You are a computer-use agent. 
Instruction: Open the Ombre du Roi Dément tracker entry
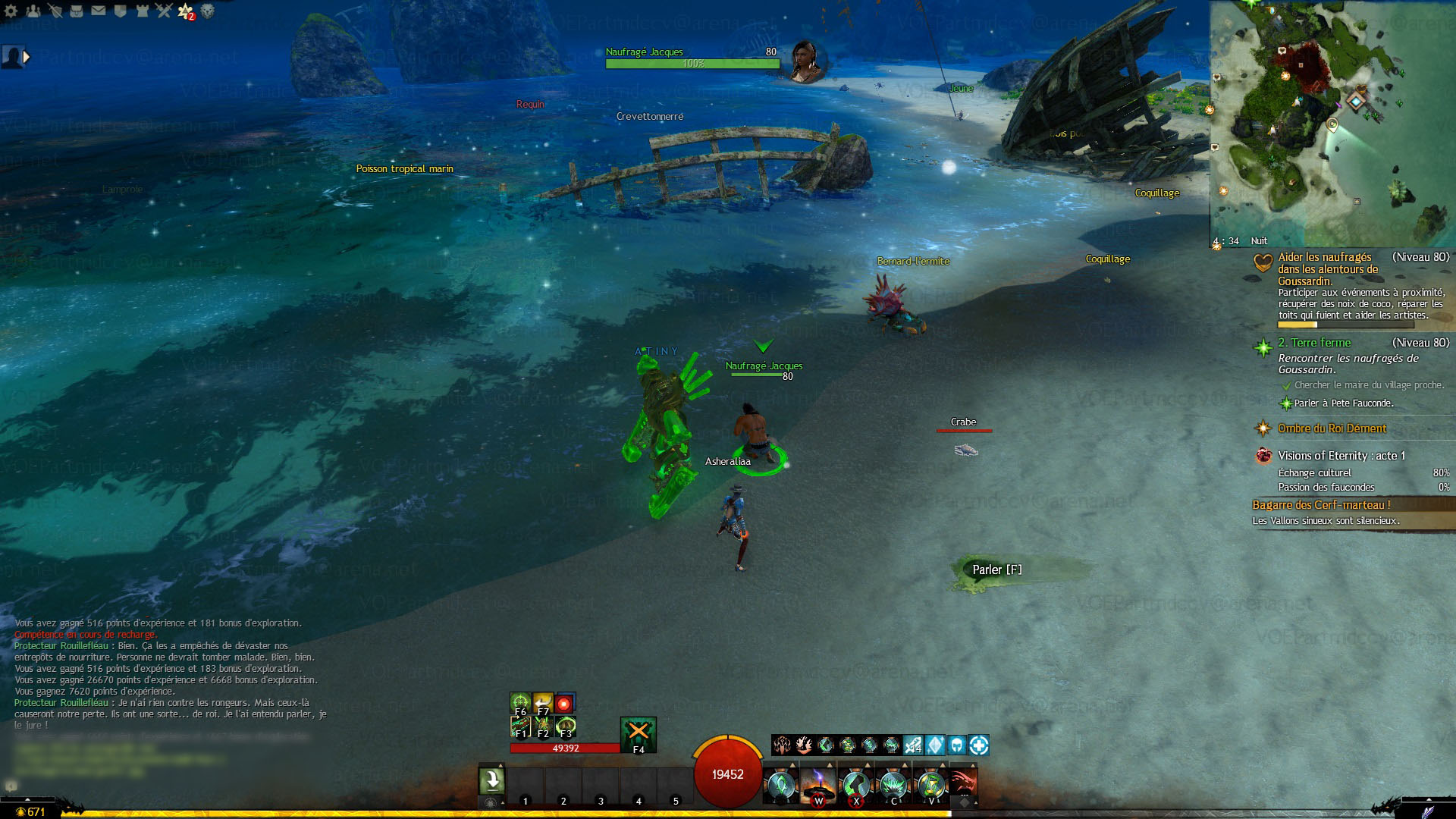(1332, 428)
